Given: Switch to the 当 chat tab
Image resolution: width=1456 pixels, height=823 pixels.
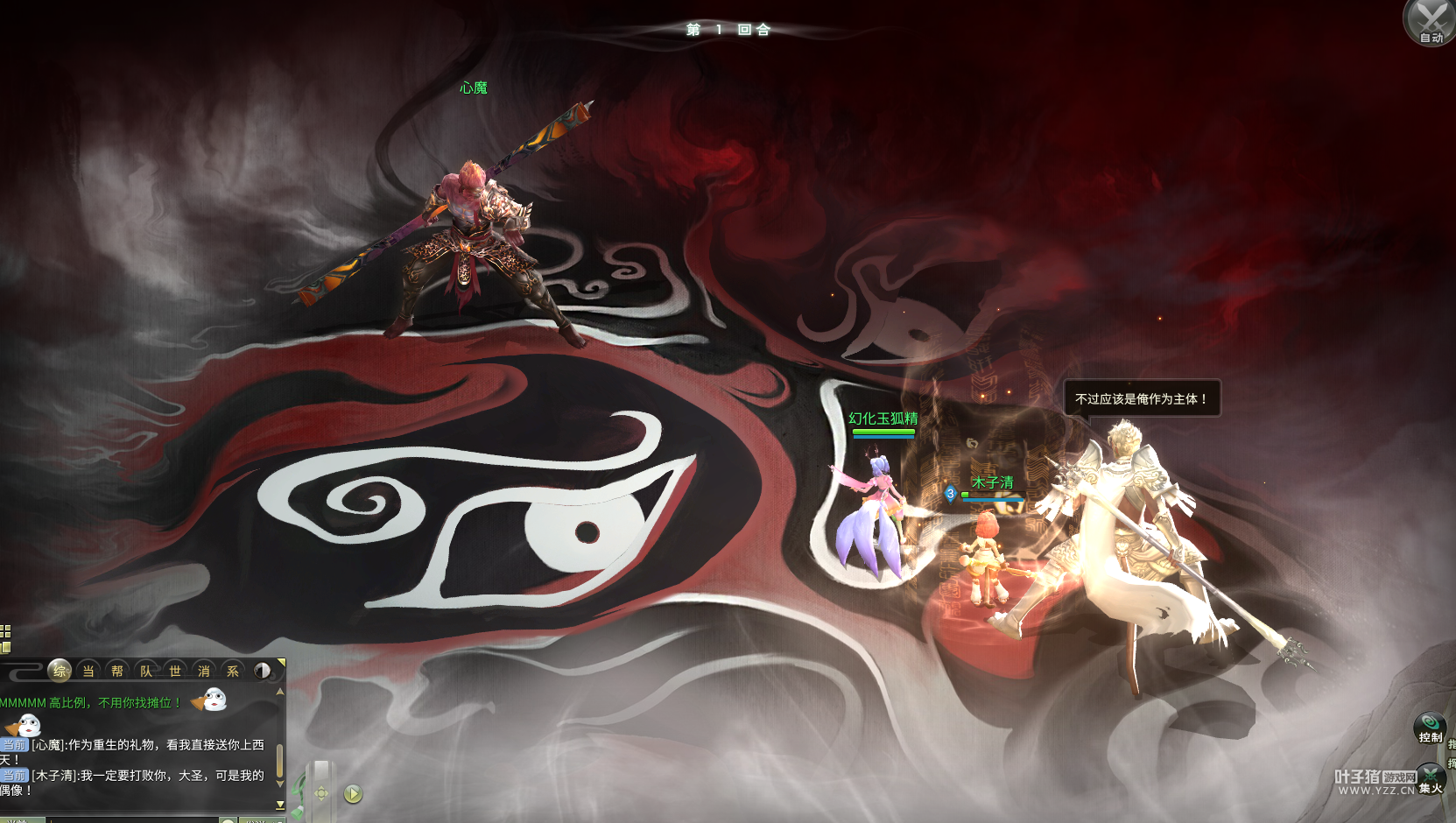Looking at the screenshot, I should [88, 671].
